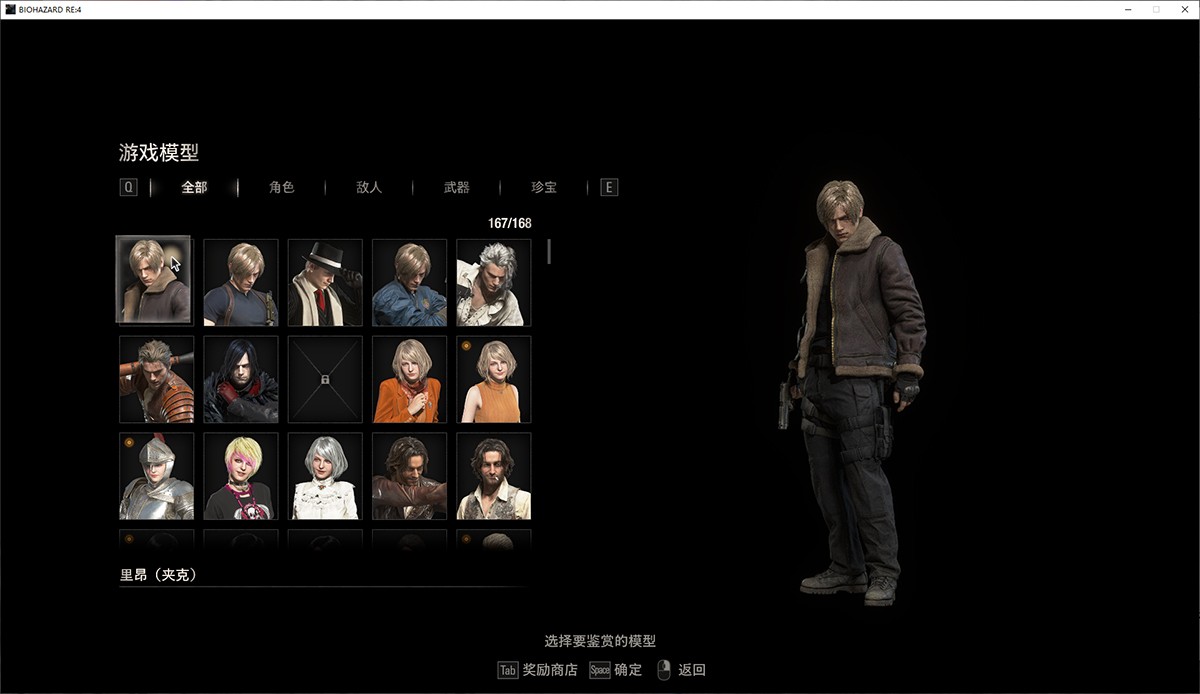Screen dimensions: 1200x694
Task: Click the locked model slot
Action: (x=325, y=379)
